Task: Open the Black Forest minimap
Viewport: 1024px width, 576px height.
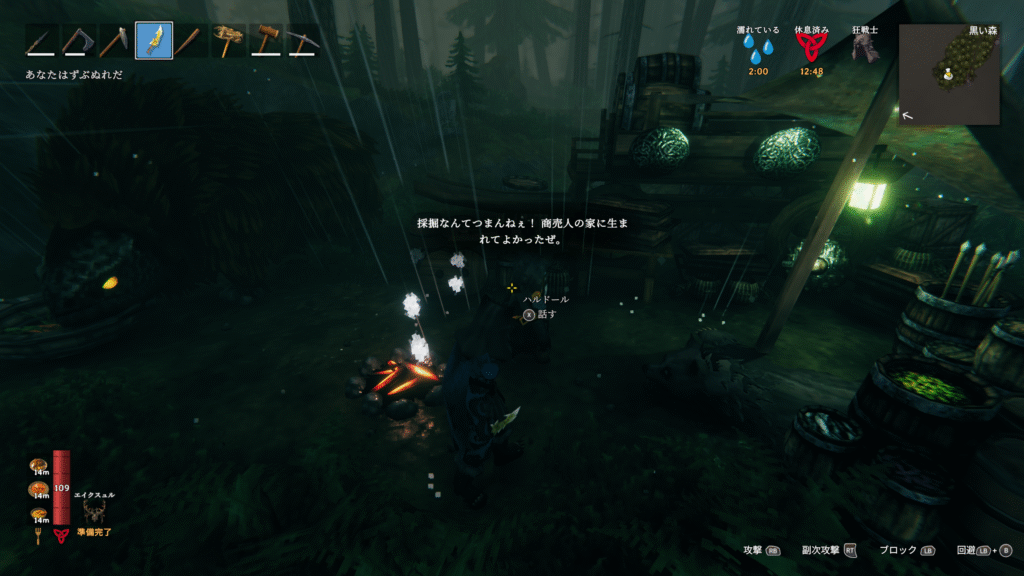Action: (x=949, y=75)
